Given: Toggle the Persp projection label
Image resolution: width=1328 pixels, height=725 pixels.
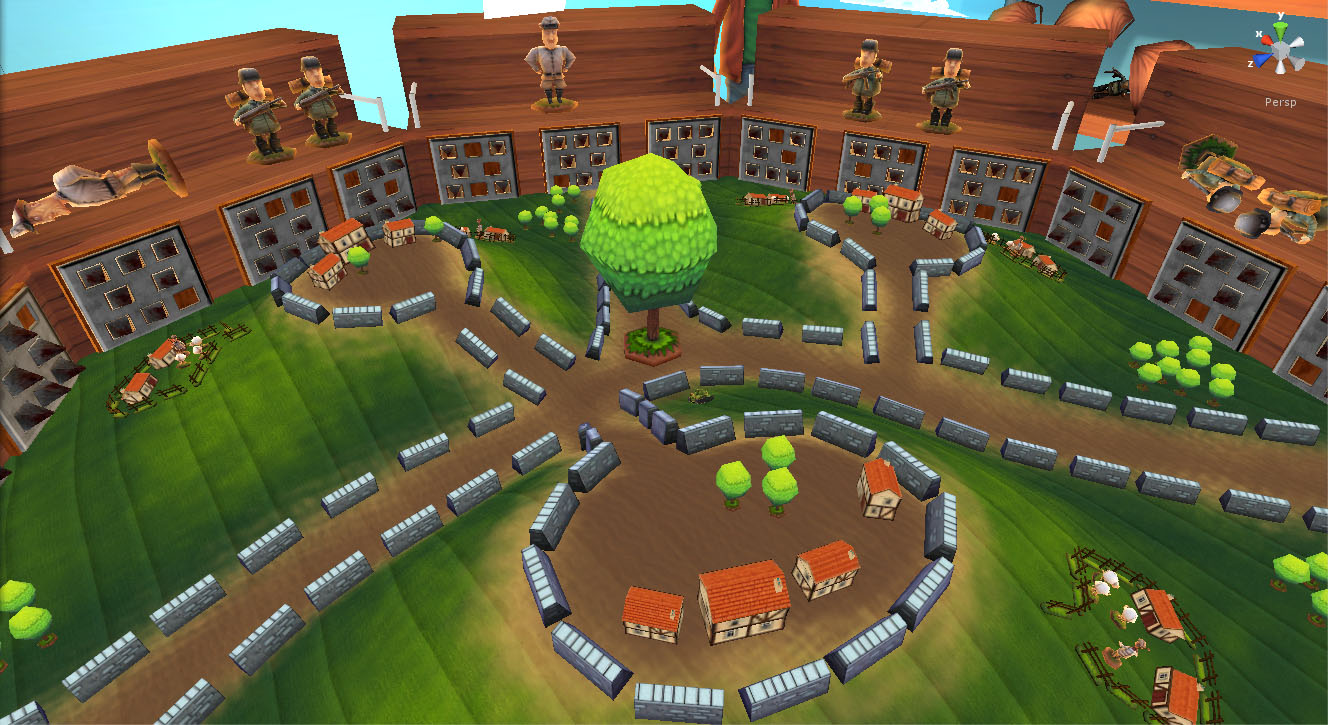Looking at the screenshot, I should 1281,102.
